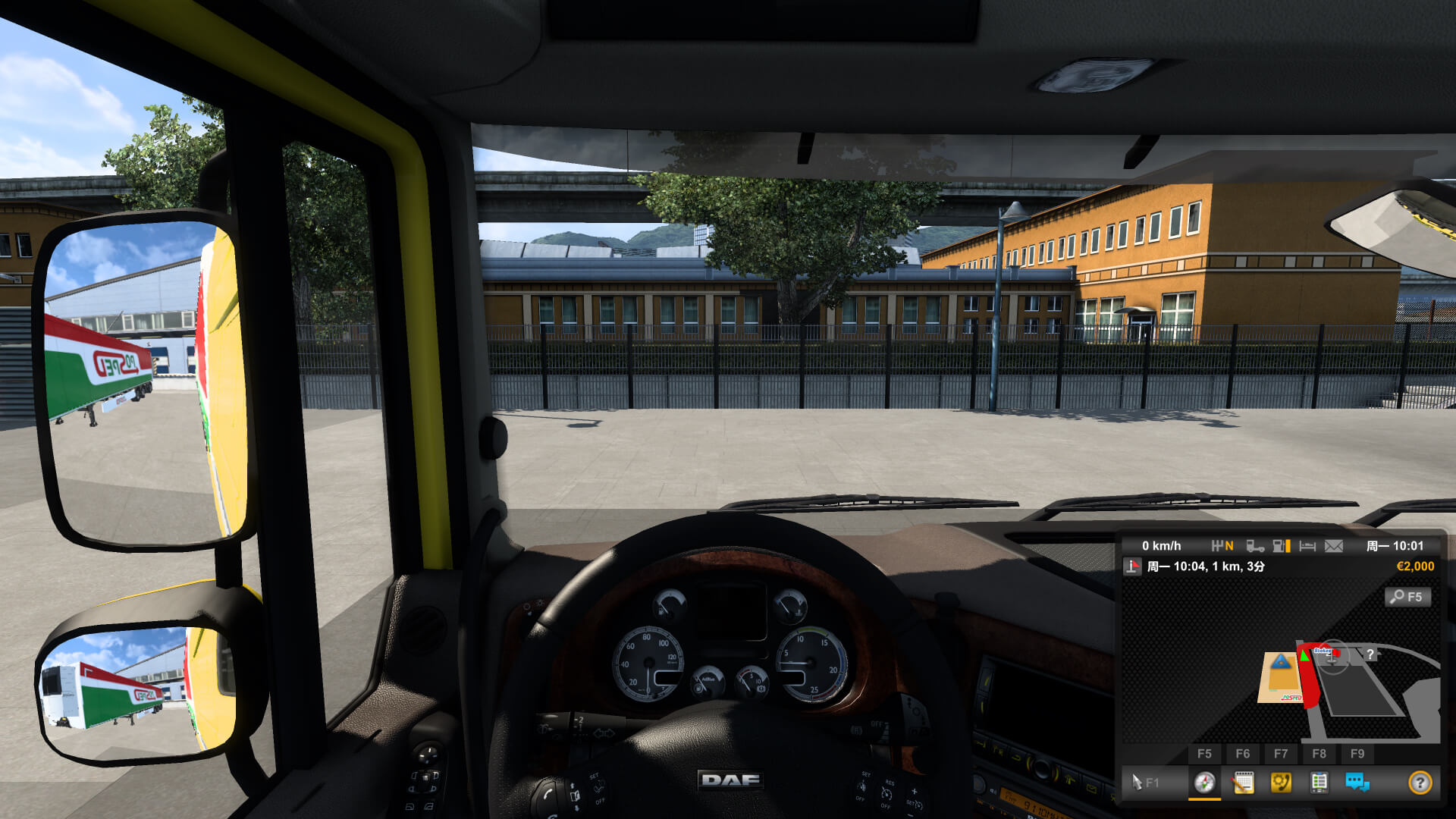Click the truck damage icon in the status bar
Screen dimensions: 1456x819
coord(1255,547)
